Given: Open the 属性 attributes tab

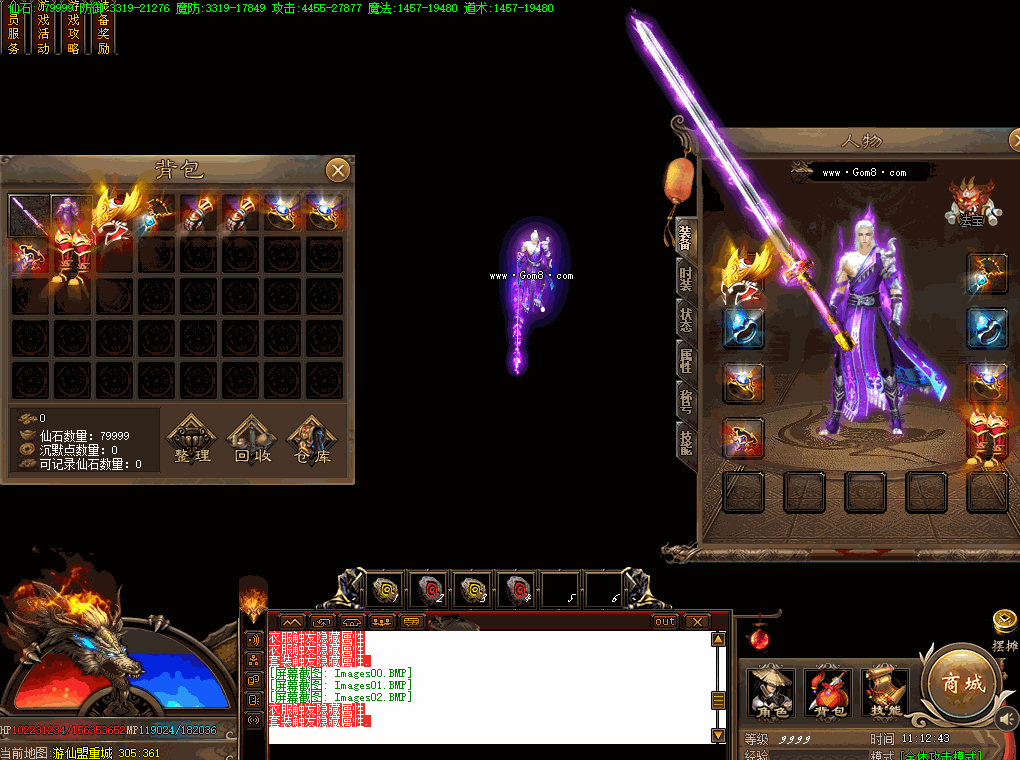Looking at the screenshot, I should (x=686, y=360).
